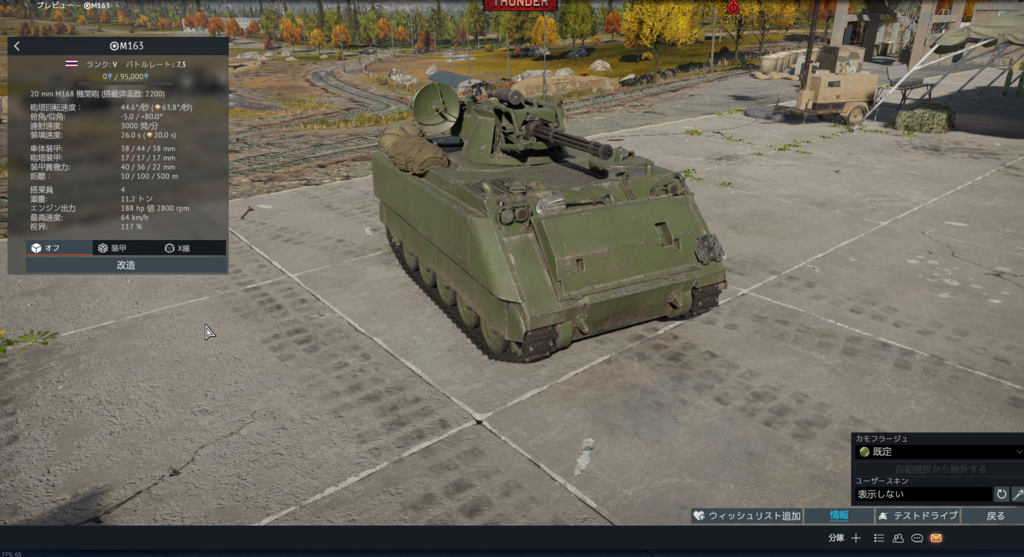Add vehicle with ウィッシュリスト追加 button

[747, 516]
